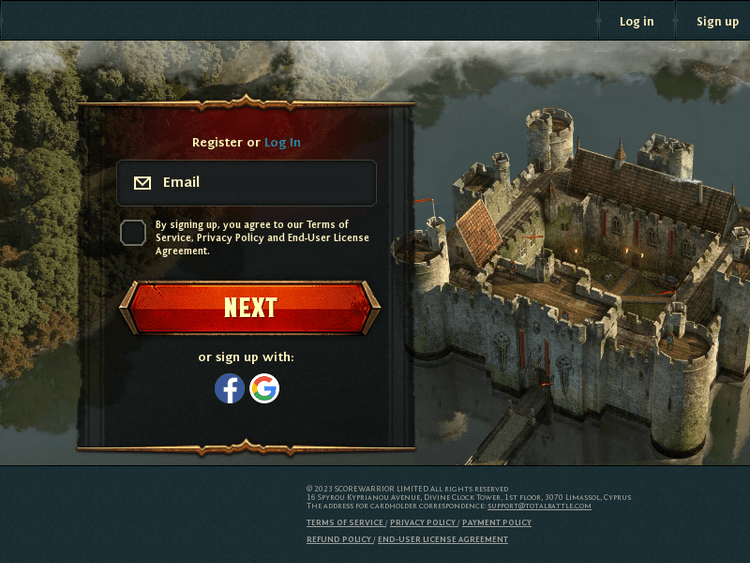
Task: Focus the Email input field
Action: (x=260, y=183)
